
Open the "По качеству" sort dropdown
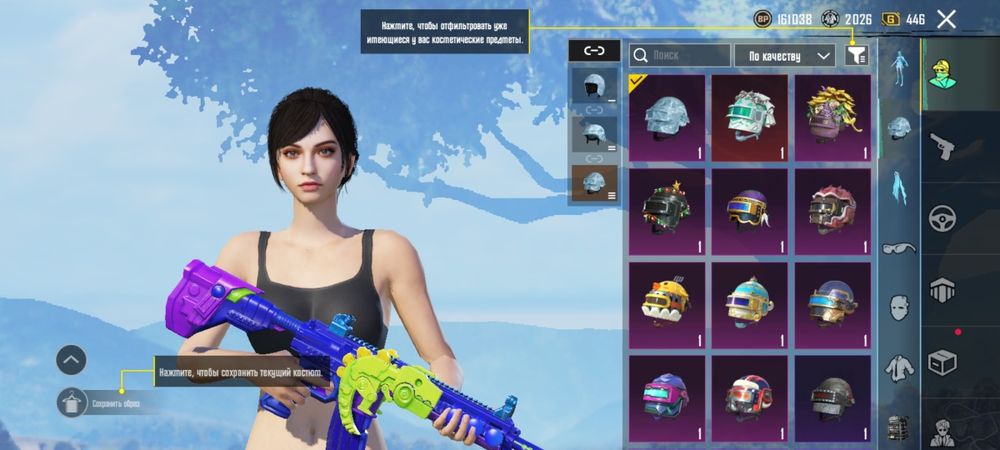784,56
